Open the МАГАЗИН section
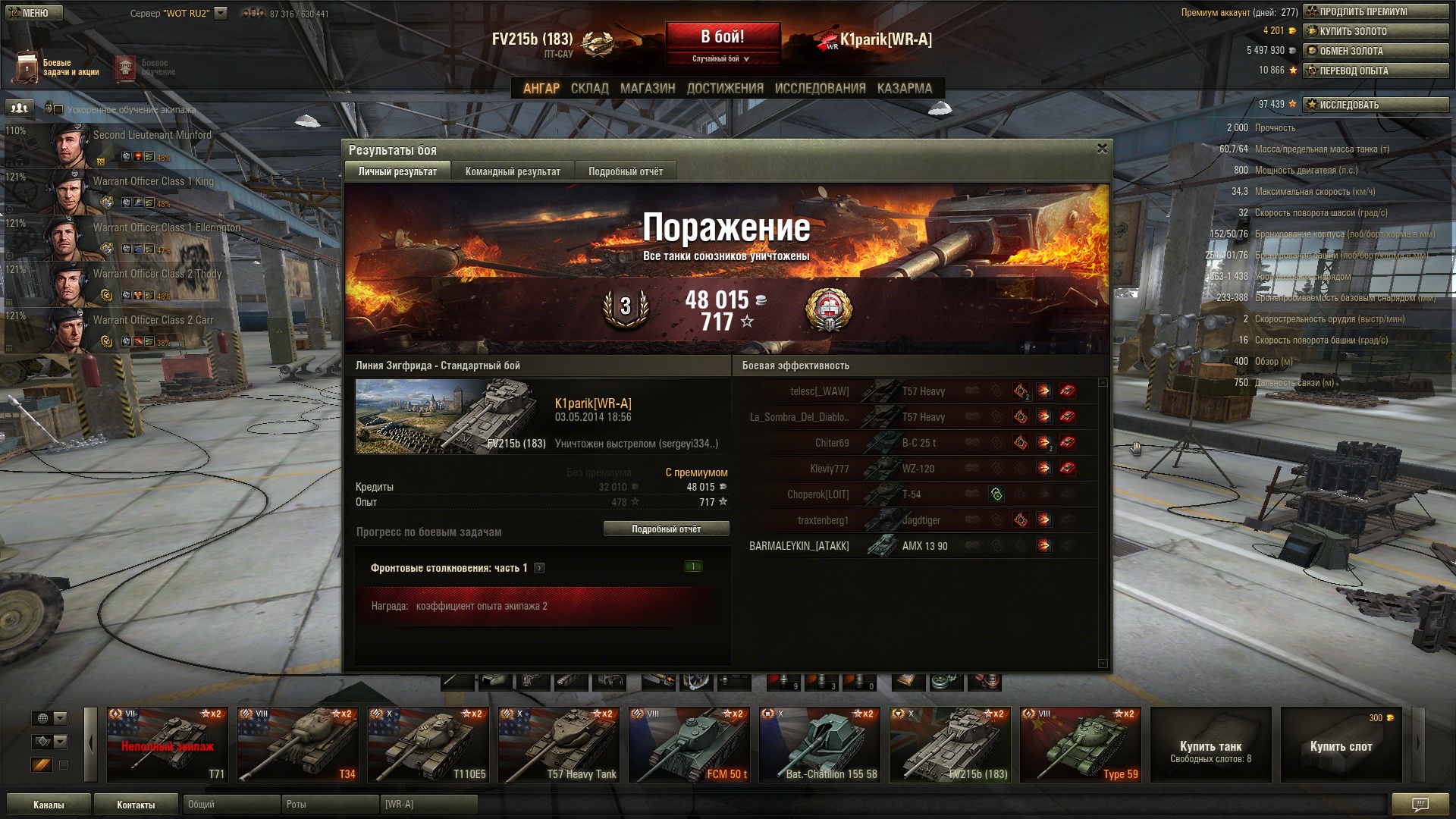 tap(647, 89)
